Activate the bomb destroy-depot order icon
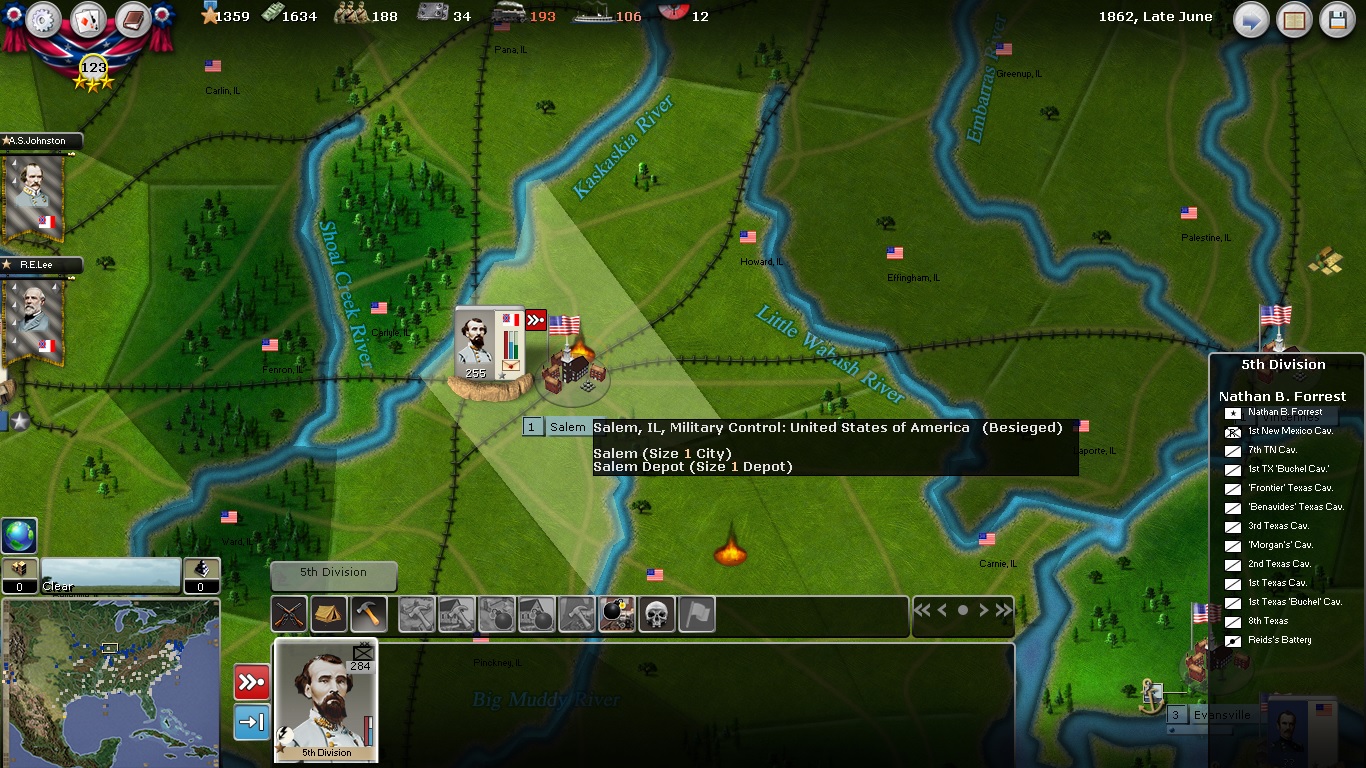1366x768 pixels. [617, 614]
